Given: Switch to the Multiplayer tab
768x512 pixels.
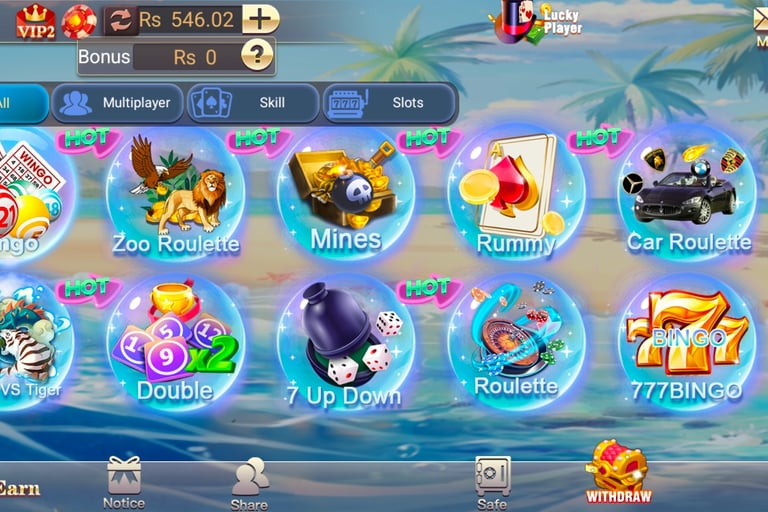Looking at the screenshot, I should [118, 102].
